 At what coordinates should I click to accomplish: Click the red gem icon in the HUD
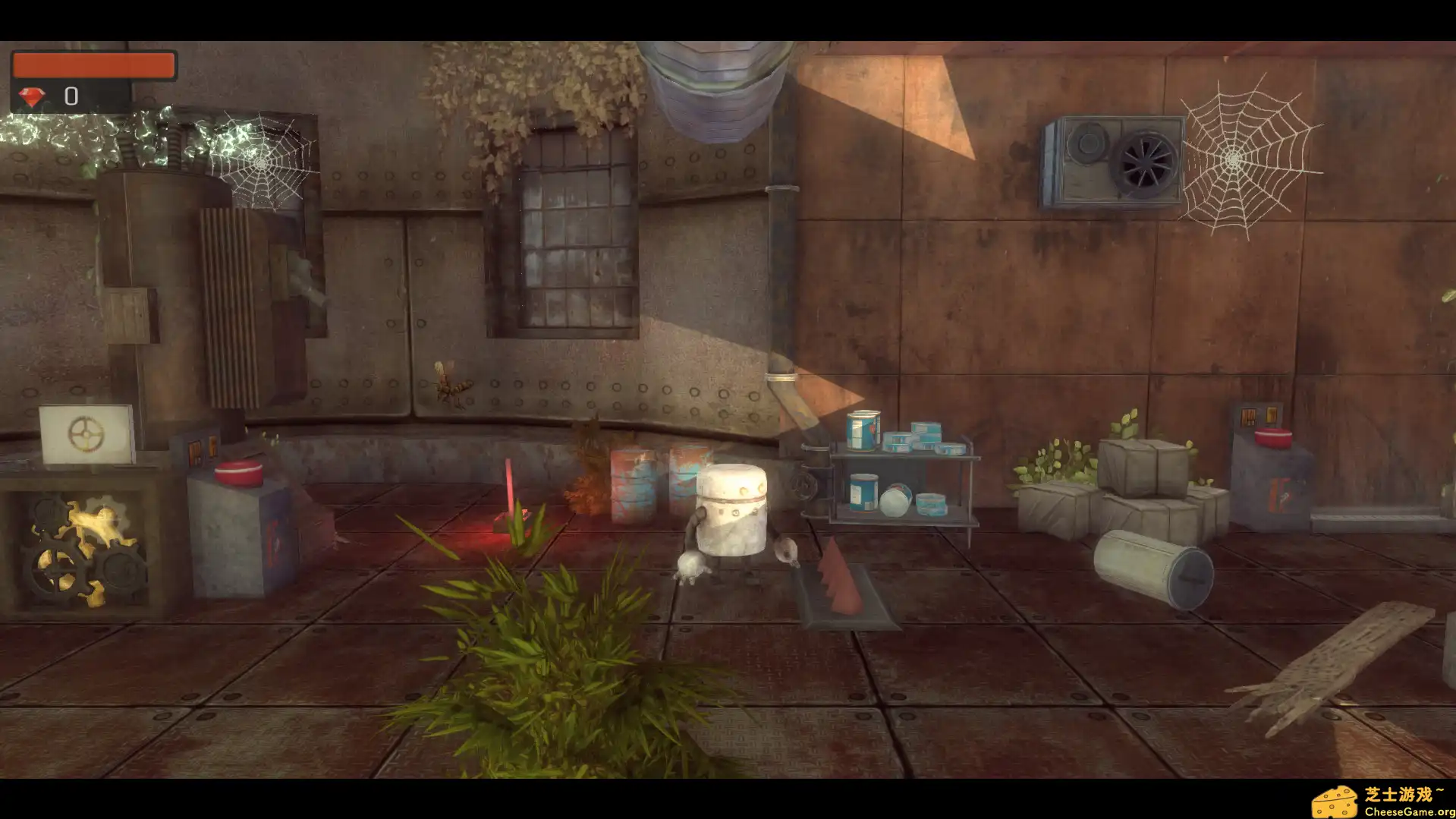tap(32, 96)
